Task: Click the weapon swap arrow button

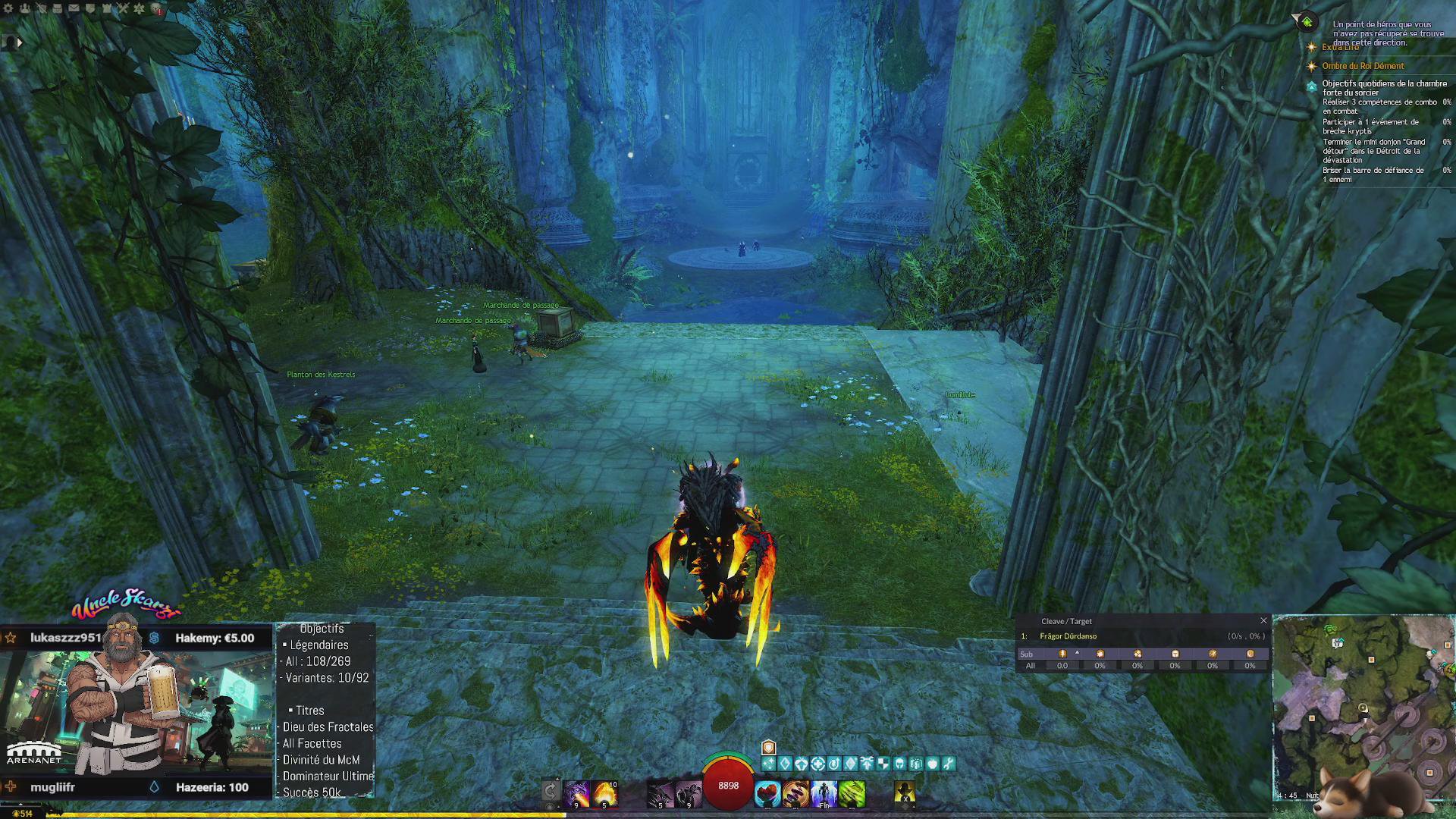Action: tap(551, 792)
